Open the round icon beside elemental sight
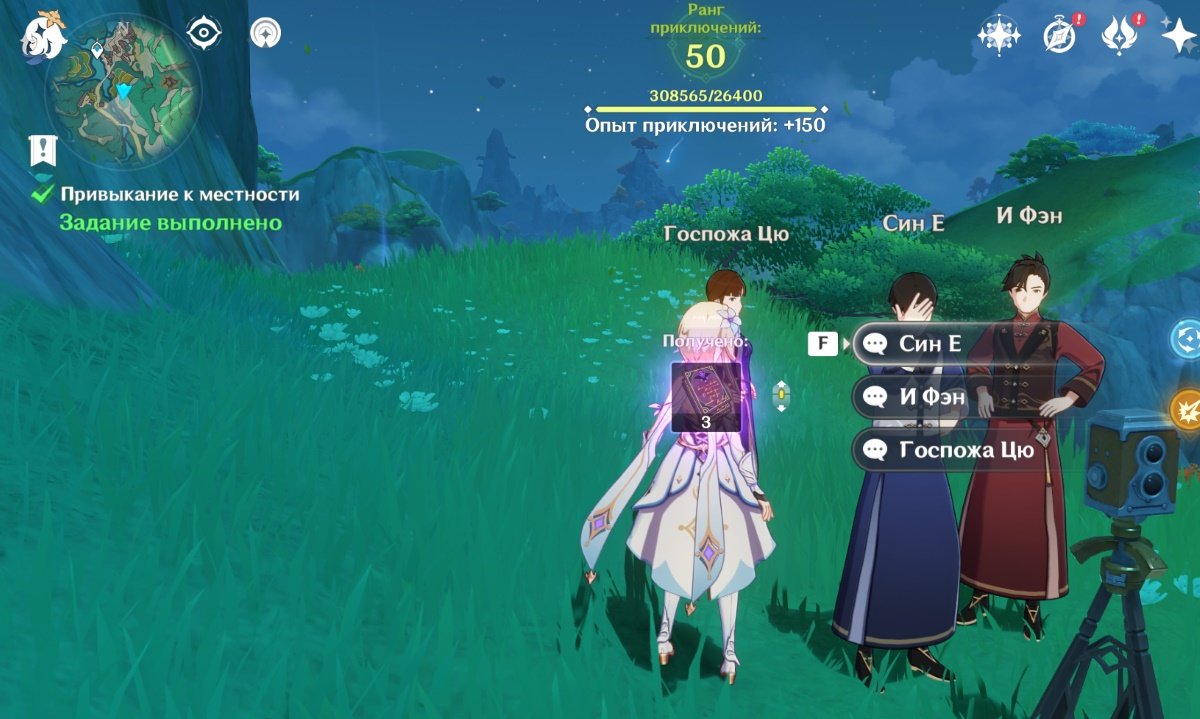The height and width of the screenshot is (719, 1200). coord(265,34)
